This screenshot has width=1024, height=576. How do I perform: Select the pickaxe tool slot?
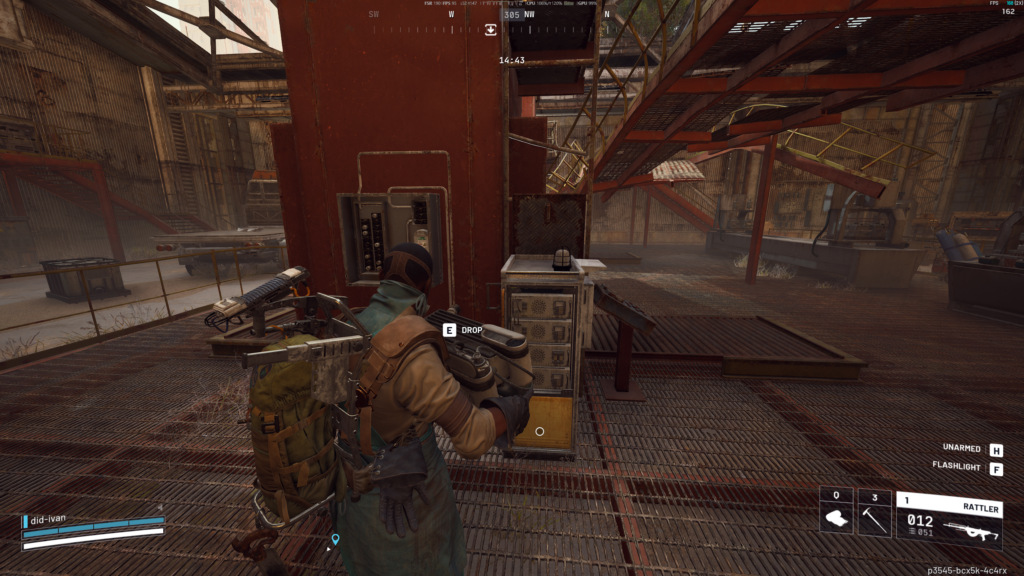click(873, 513)
